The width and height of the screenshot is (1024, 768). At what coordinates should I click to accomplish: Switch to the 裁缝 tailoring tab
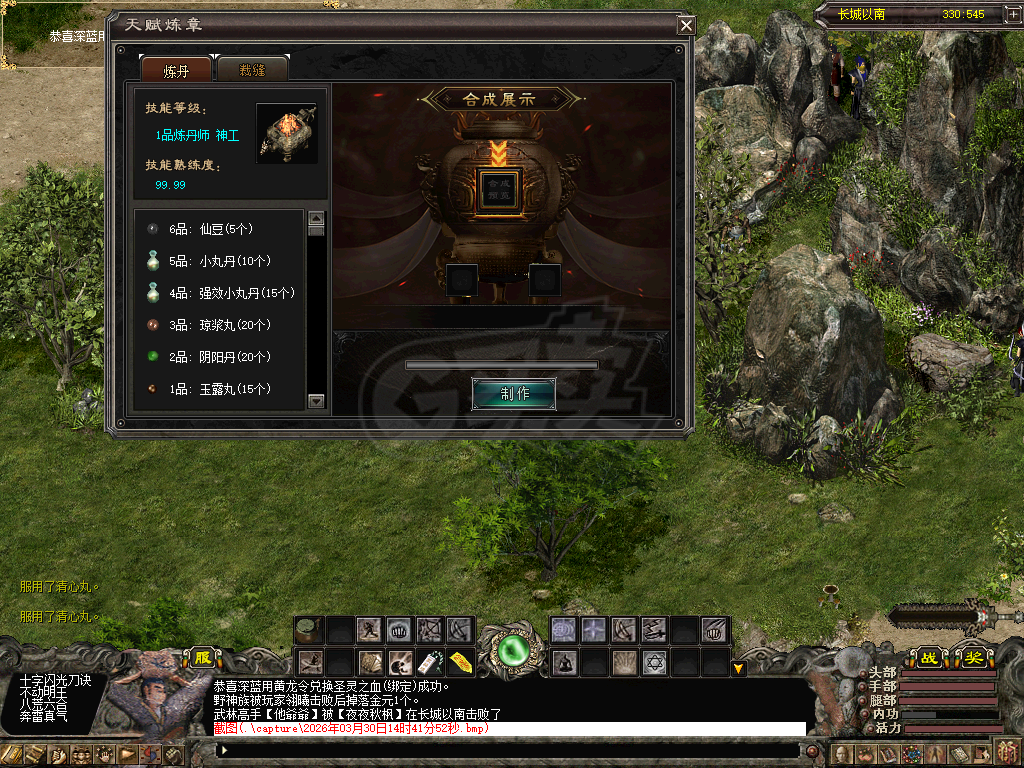click(x=252, y=69)
